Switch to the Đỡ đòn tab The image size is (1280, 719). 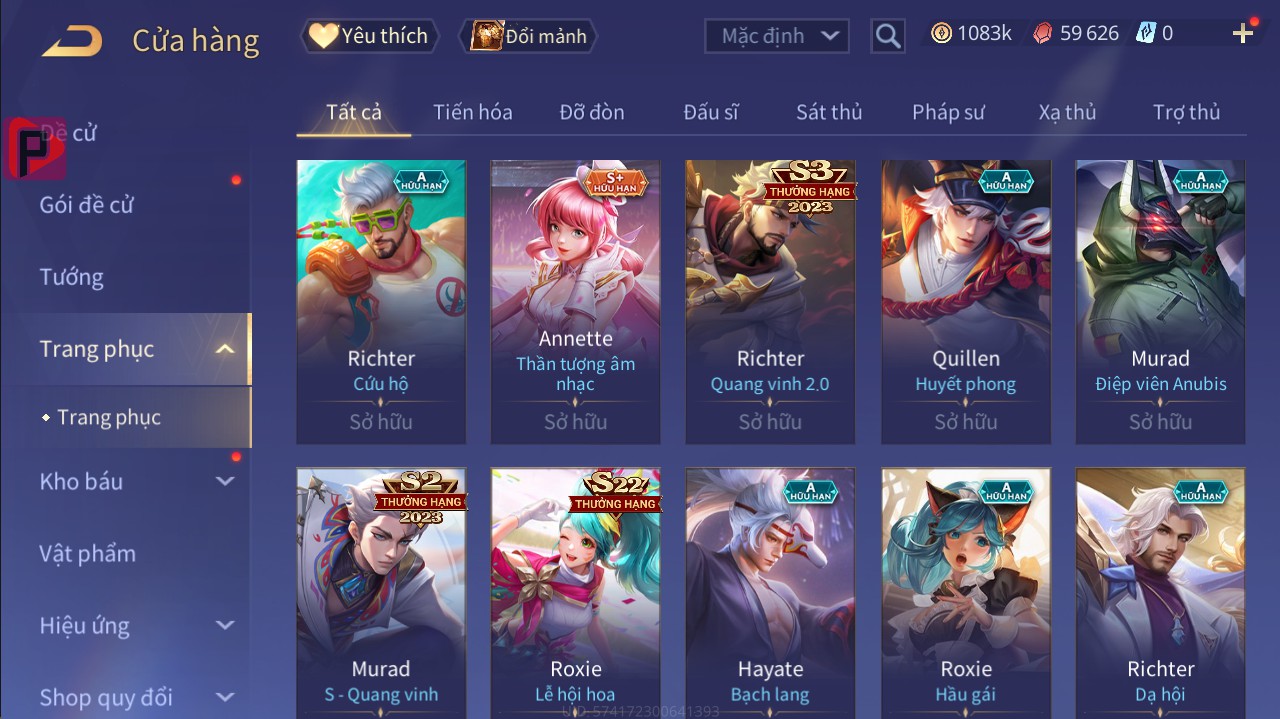coord(592,112)
